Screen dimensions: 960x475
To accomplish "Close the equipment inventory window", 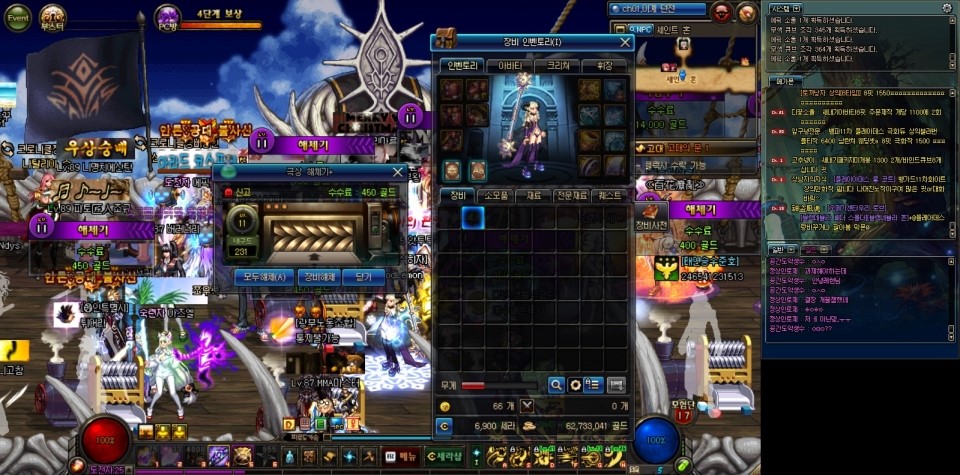I will point(626,42).
